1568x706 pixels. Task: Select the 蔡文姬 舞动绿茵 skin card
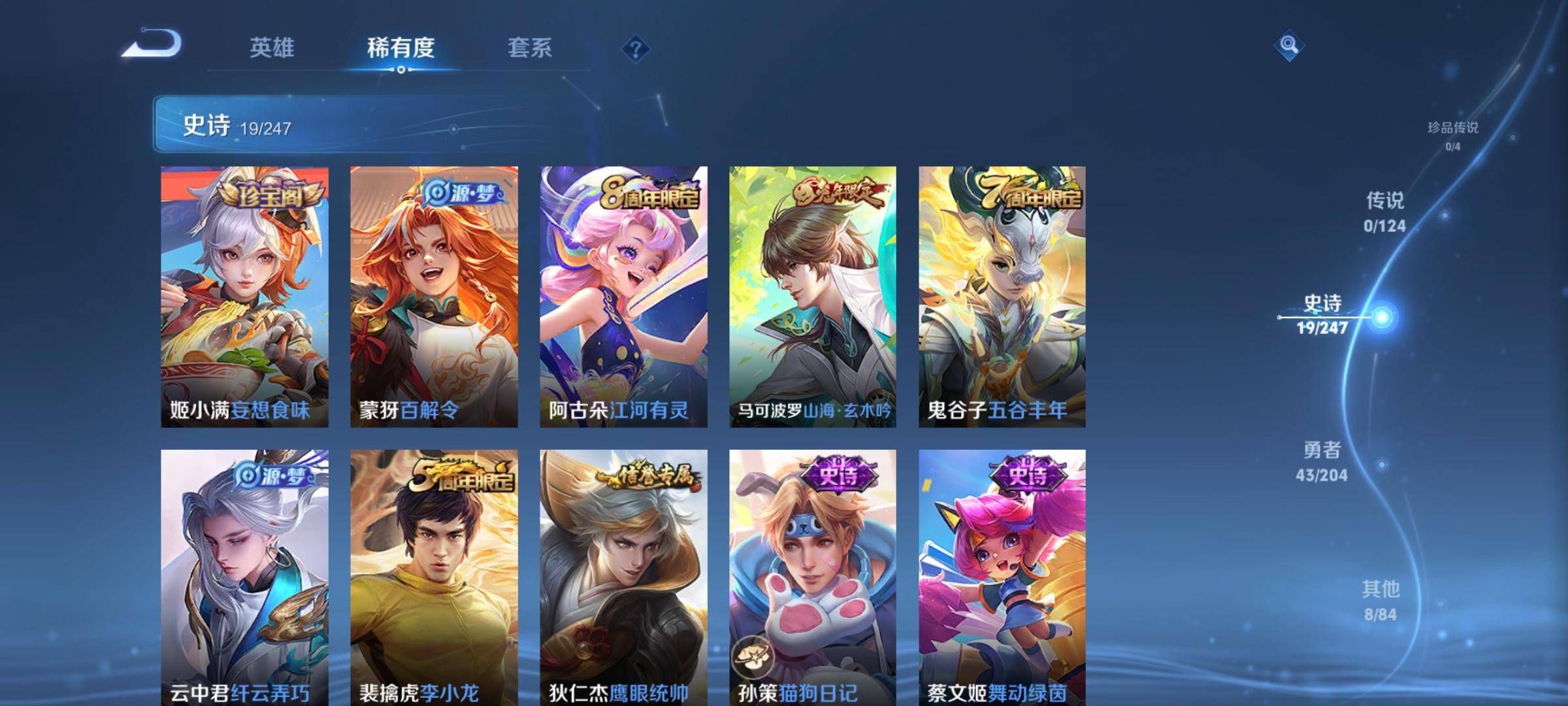coord(1002,575)
